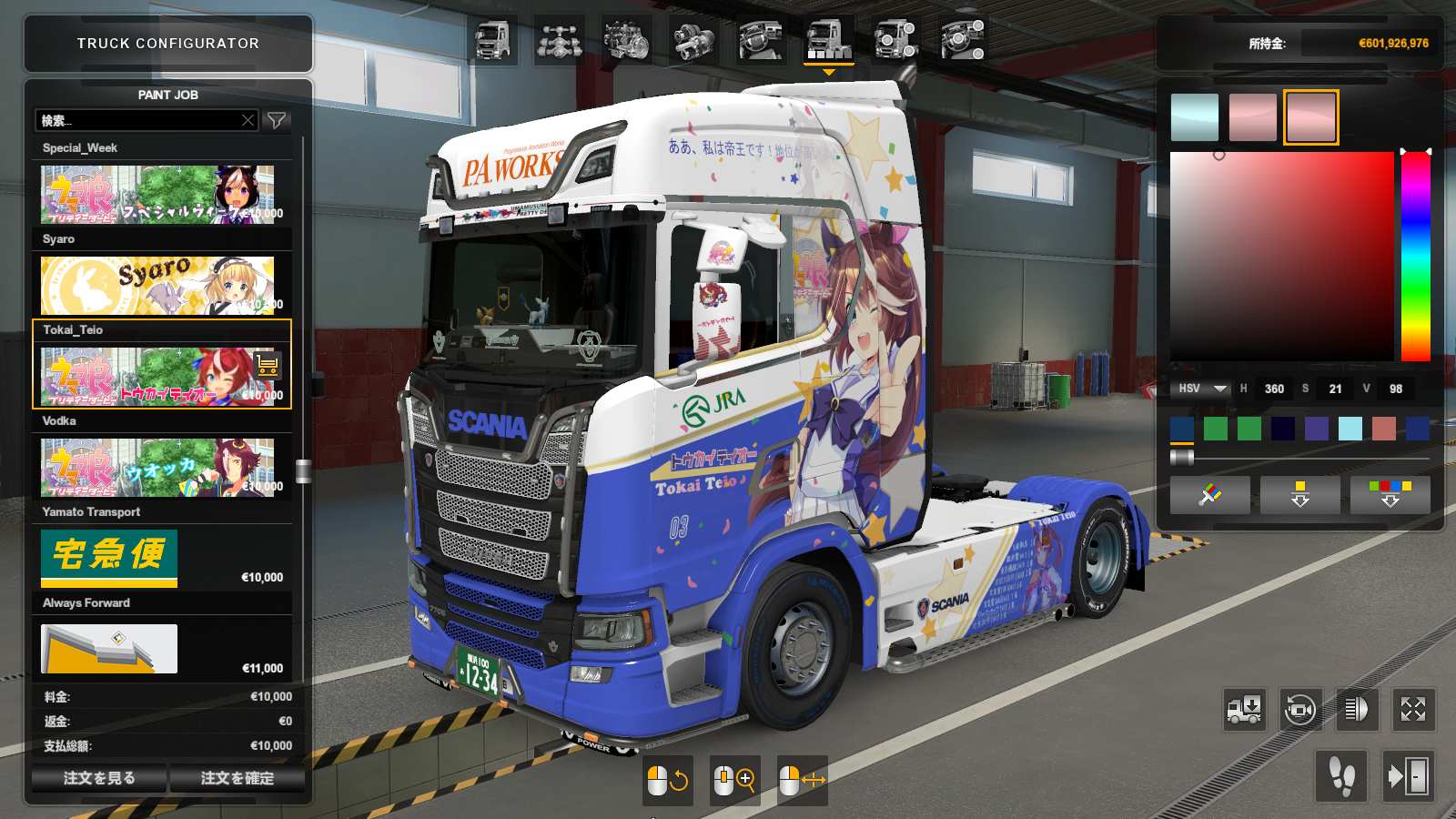Switch to the chassis configuration tab
The width and height of the screenshot is (1456, 819).
click(x=559, y=41)
